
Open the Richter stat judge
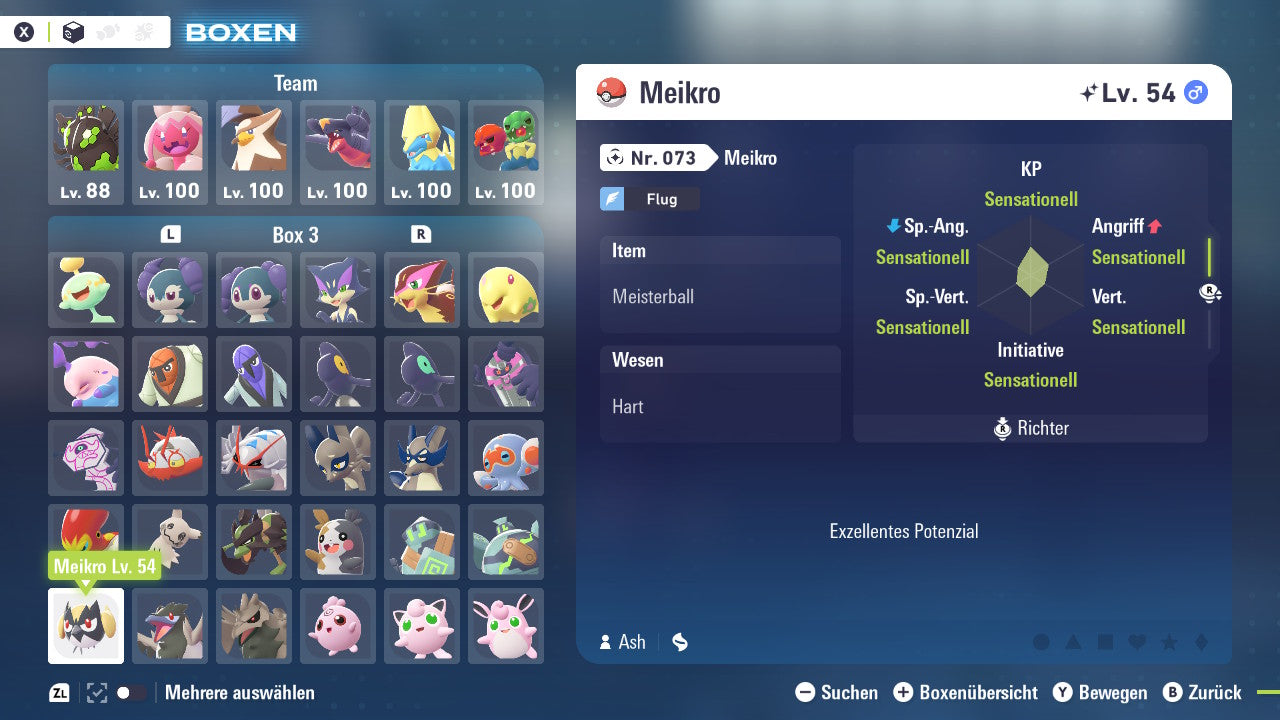pyautogui.click(x=1030, y=428)
